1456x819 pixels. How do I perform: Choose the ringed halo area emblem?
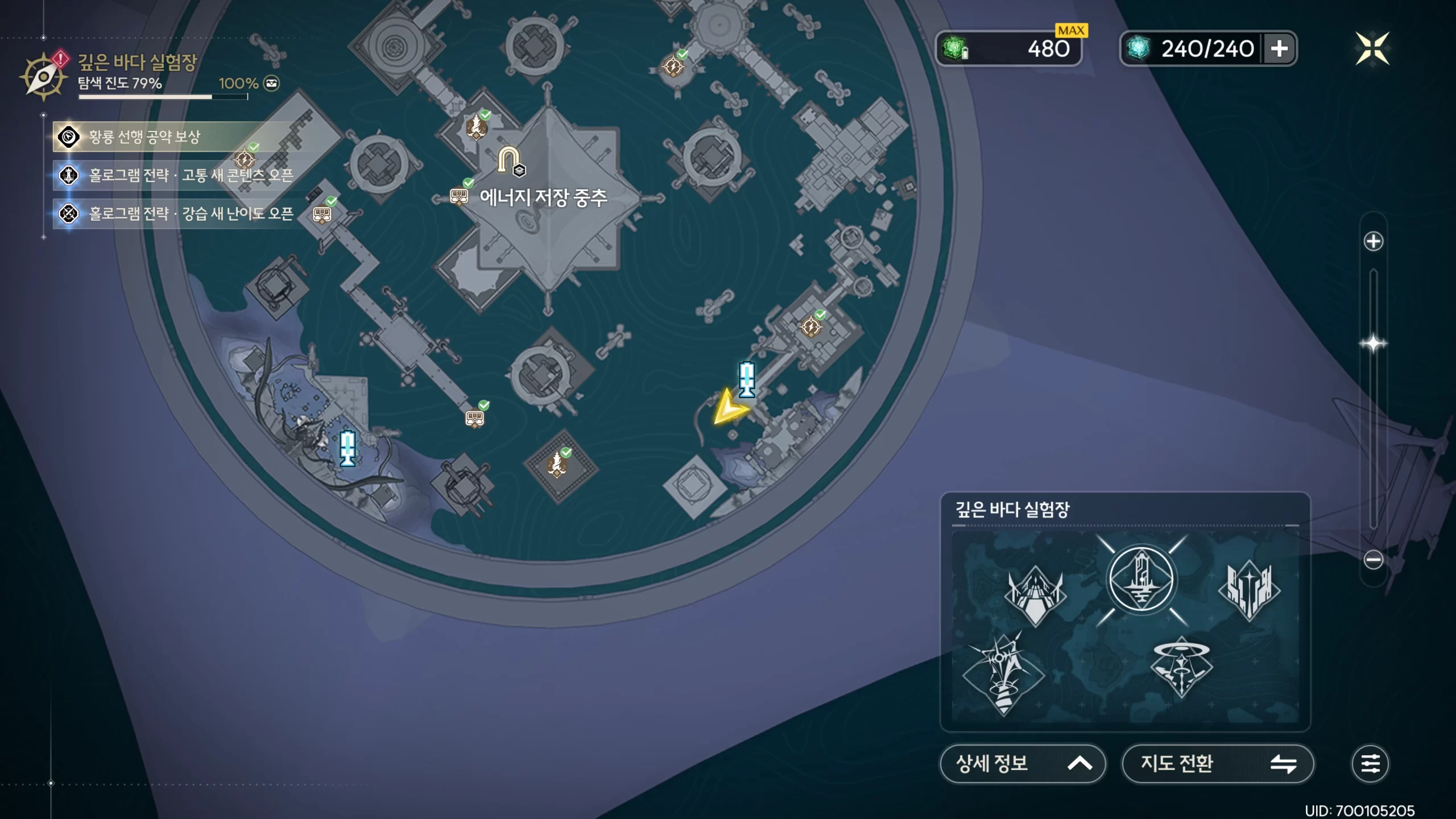pyautogui.click(x=1181, y=667)
